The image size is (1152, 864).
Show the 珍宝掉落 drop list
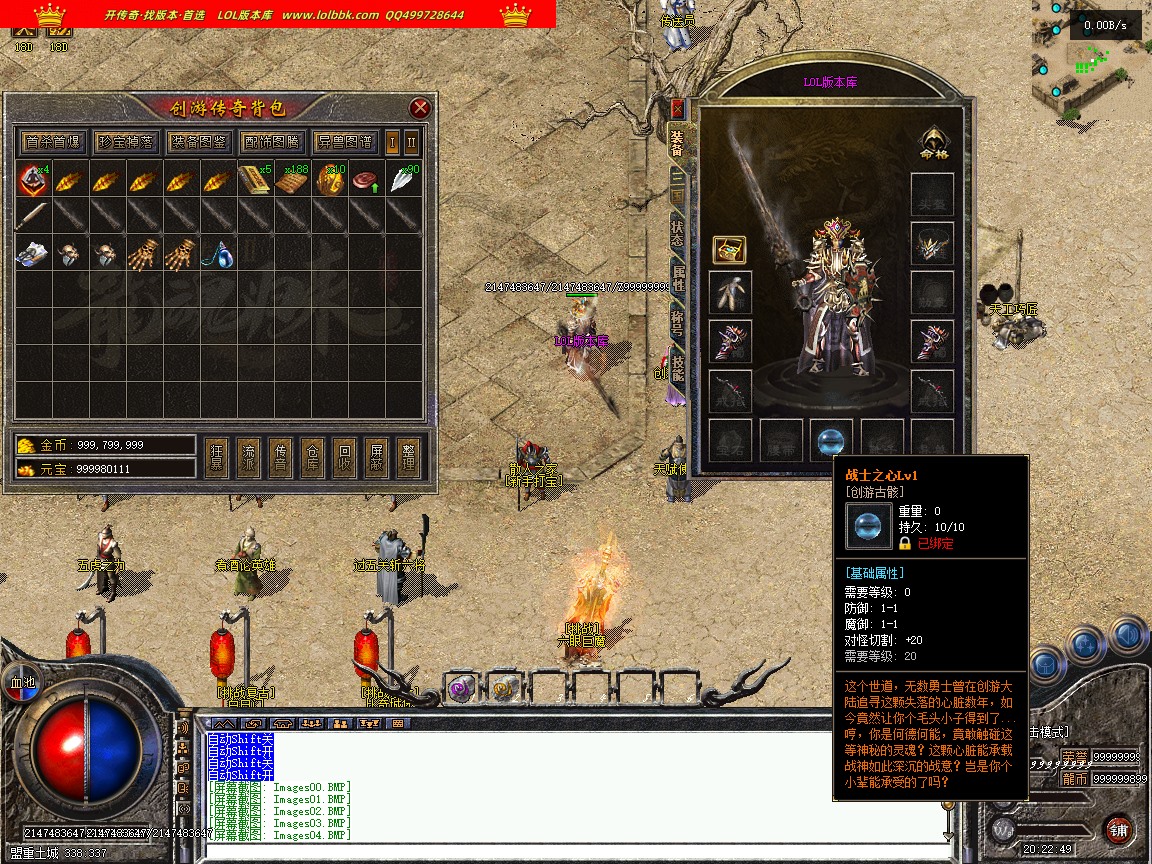126,142
